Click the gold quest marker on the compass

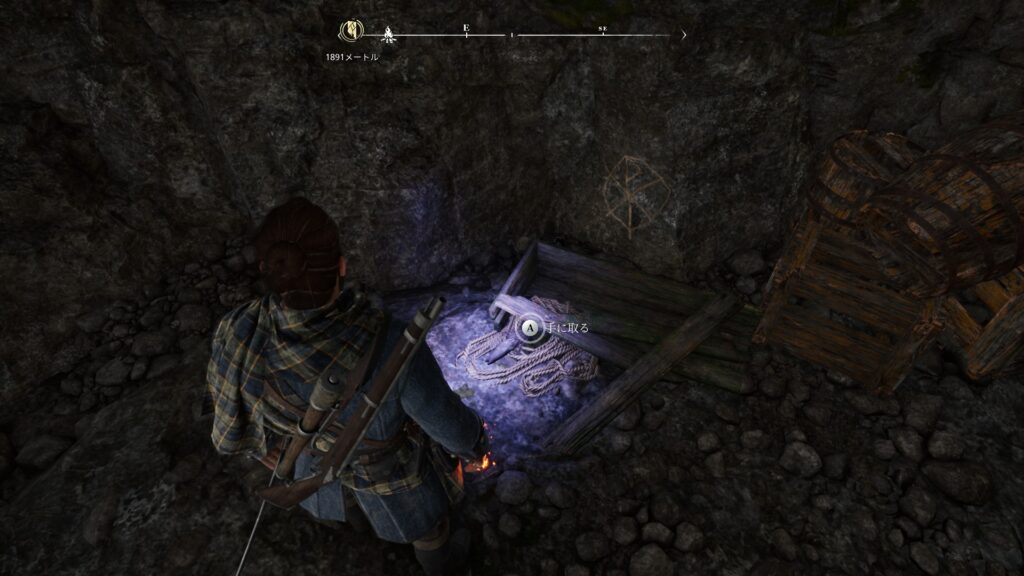351,32
